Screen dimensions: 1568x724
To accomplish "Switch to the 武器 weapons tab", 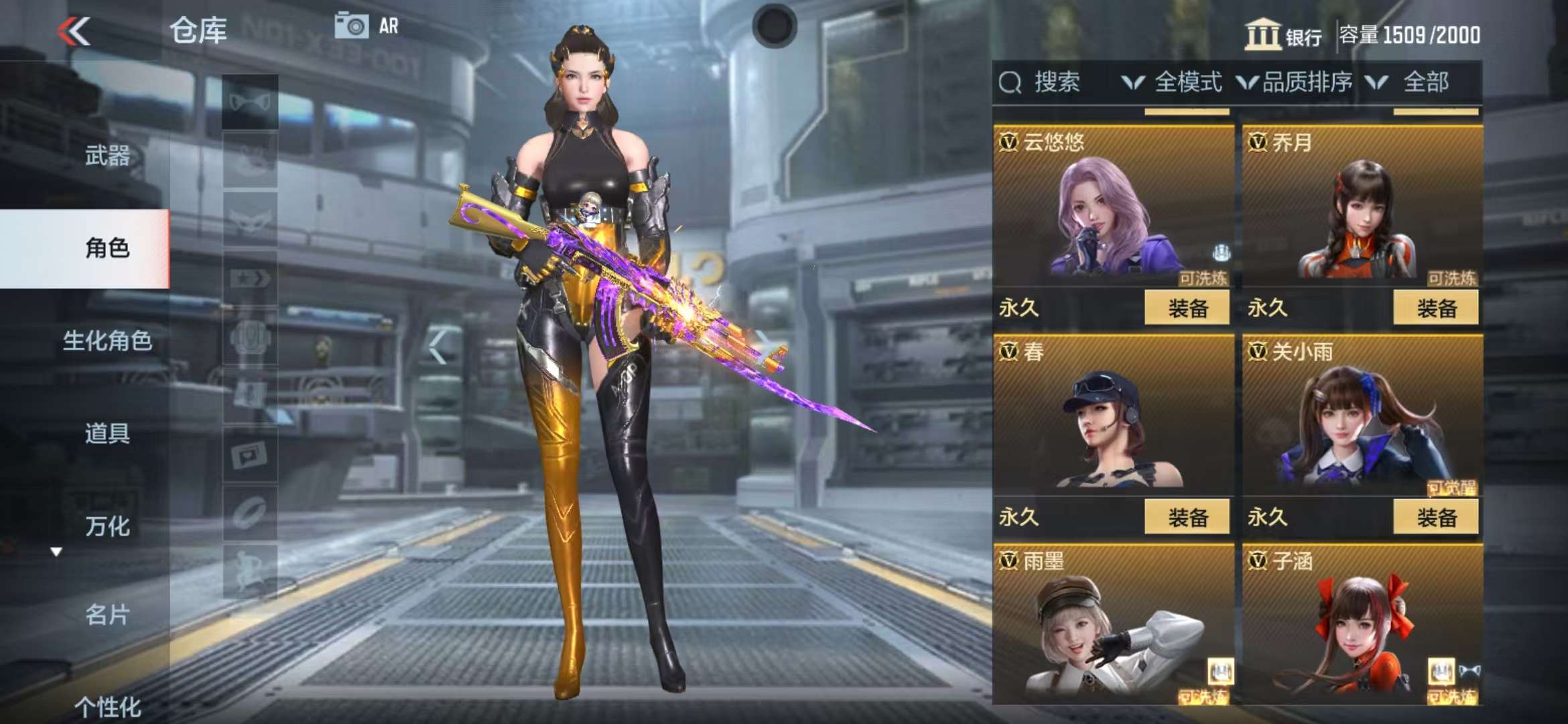I will [107, 156].
